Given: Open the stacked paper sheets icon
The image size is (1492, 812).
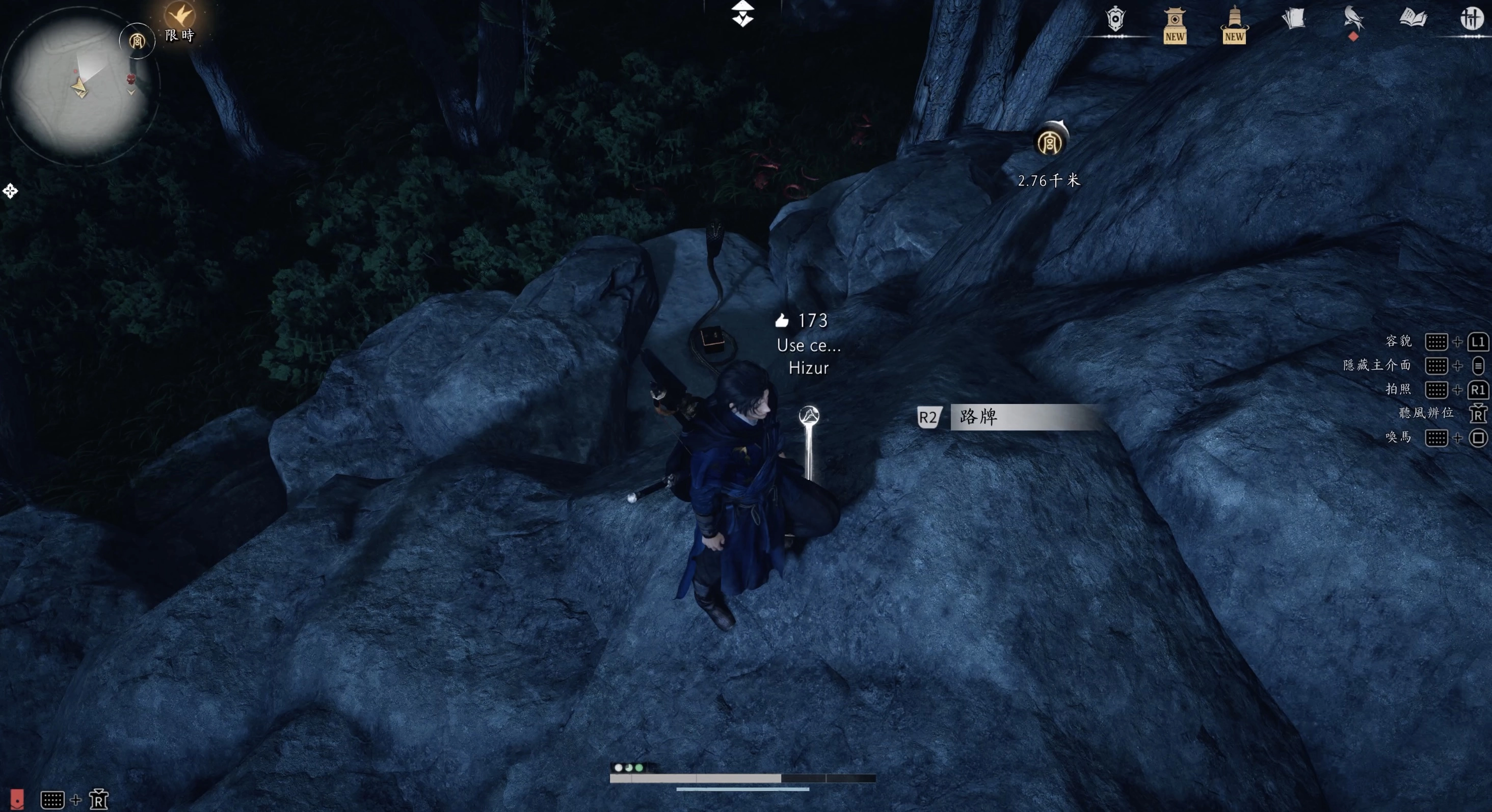Looking at the screenshot, I should pyautogui.click(x=1293, y=18).
